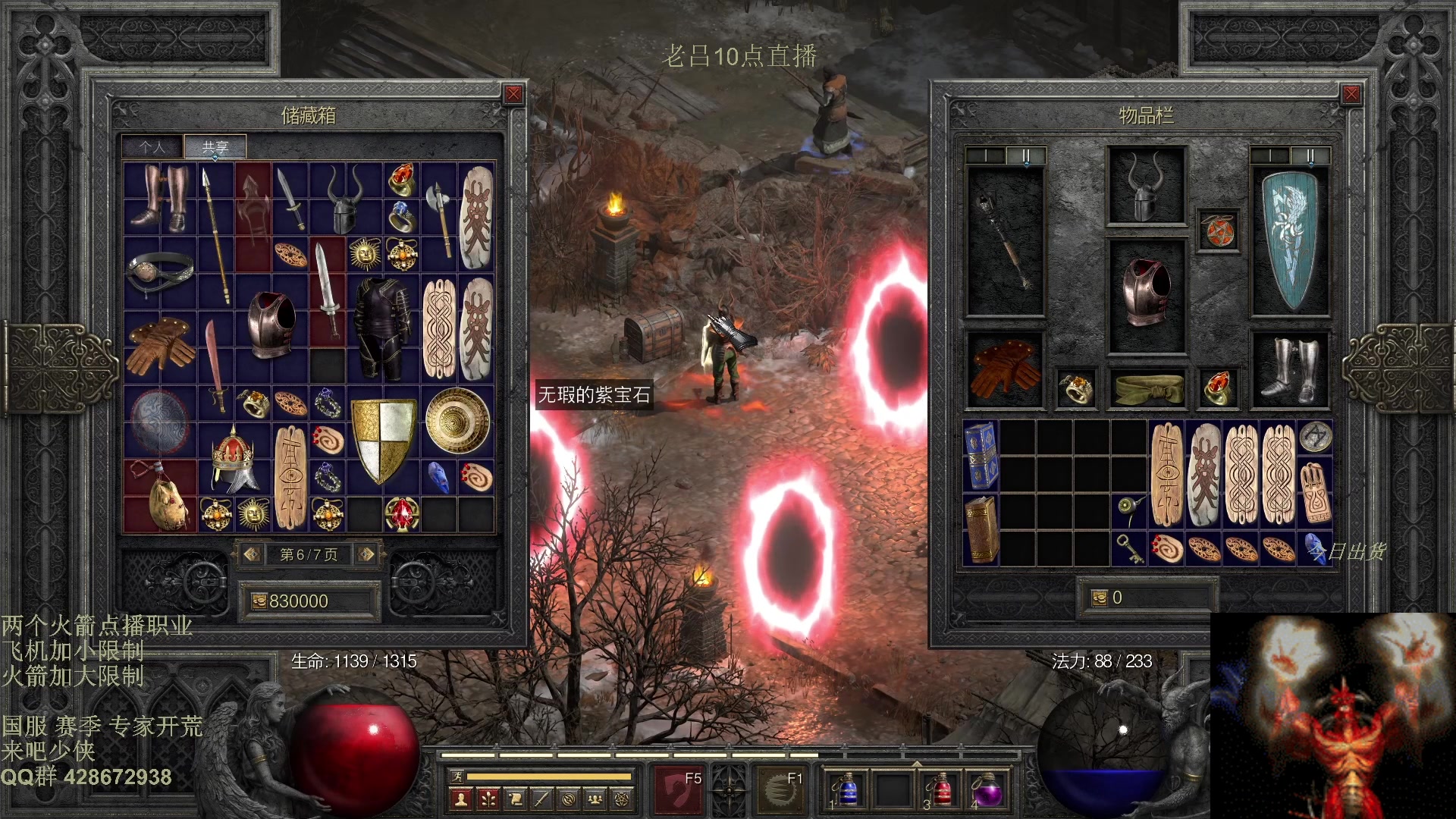Click the inventory gold coin button

(x=1099, y=598)
